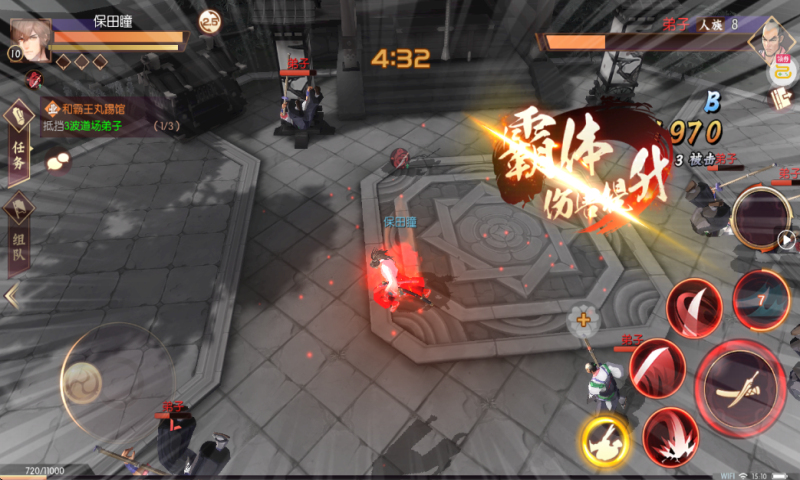This screenshot has width=800, height=480.
Task: Tap the skill on cooldown showing 7
Action: pyautogui.click(x=761, y=299)
